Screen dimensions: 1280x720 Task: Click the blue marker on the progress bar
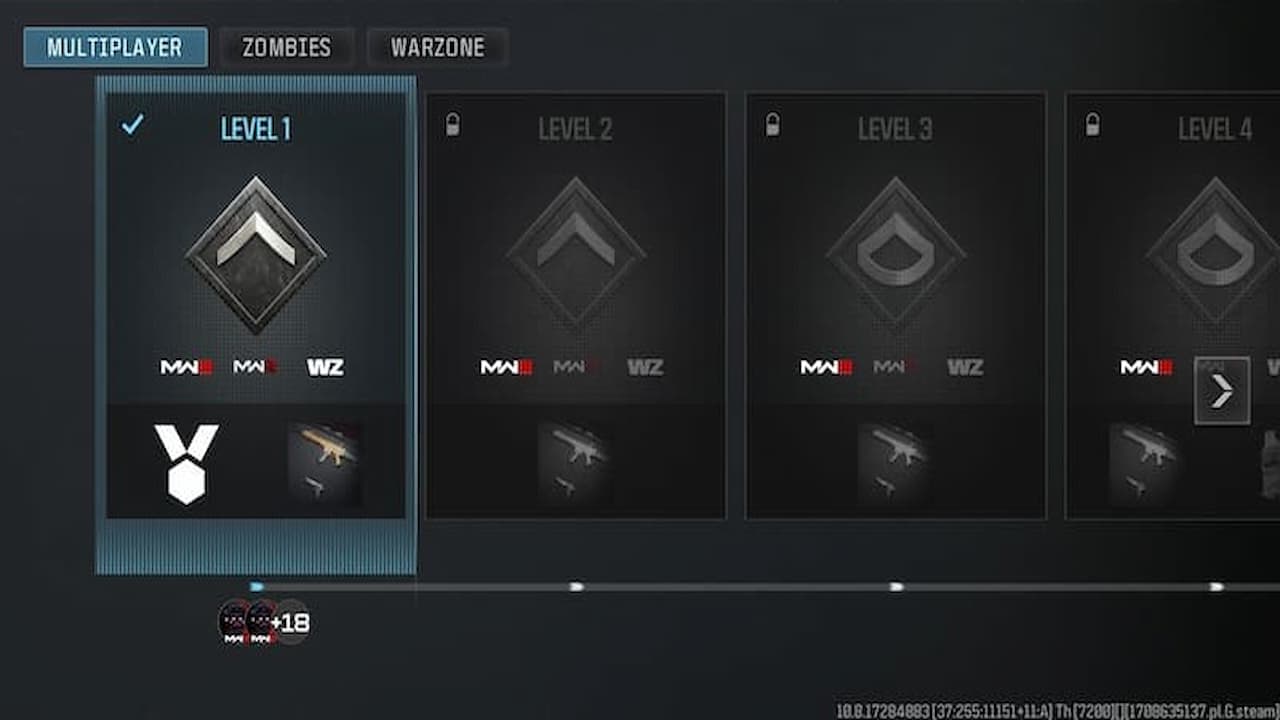[258, 587]
